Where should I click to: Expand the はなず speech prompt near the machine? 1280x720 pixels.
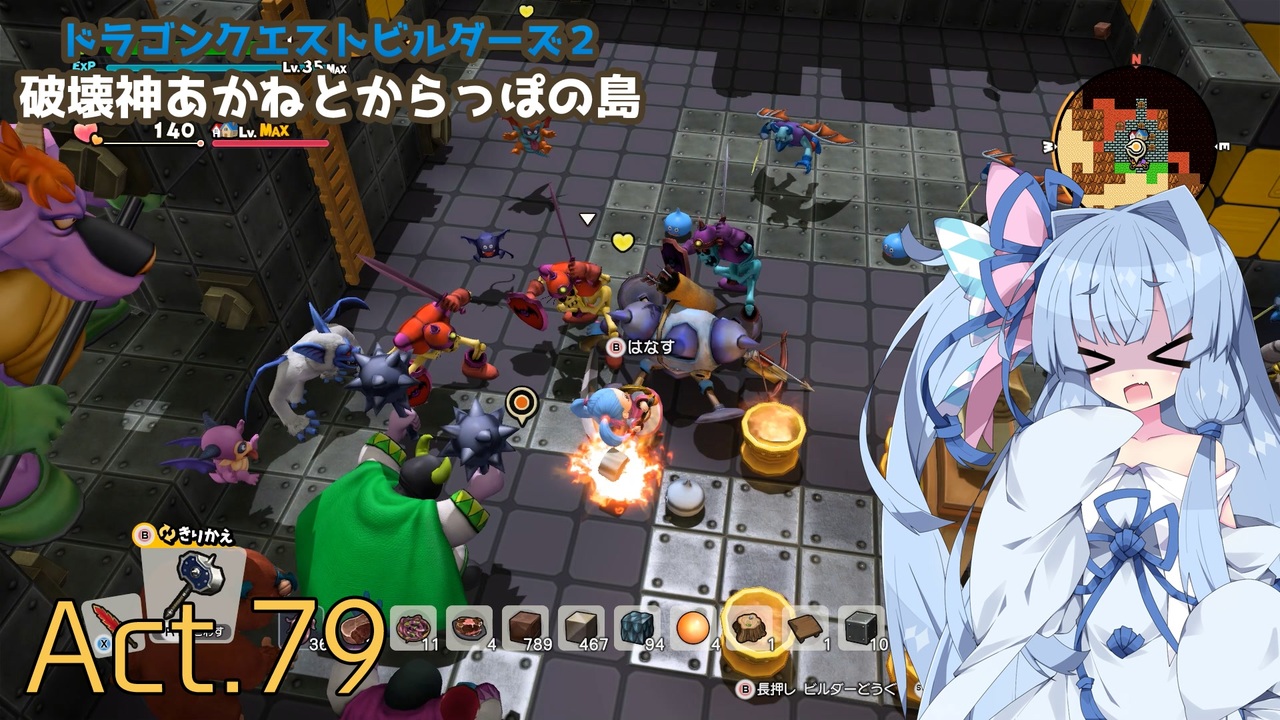[x=634, y=345]
